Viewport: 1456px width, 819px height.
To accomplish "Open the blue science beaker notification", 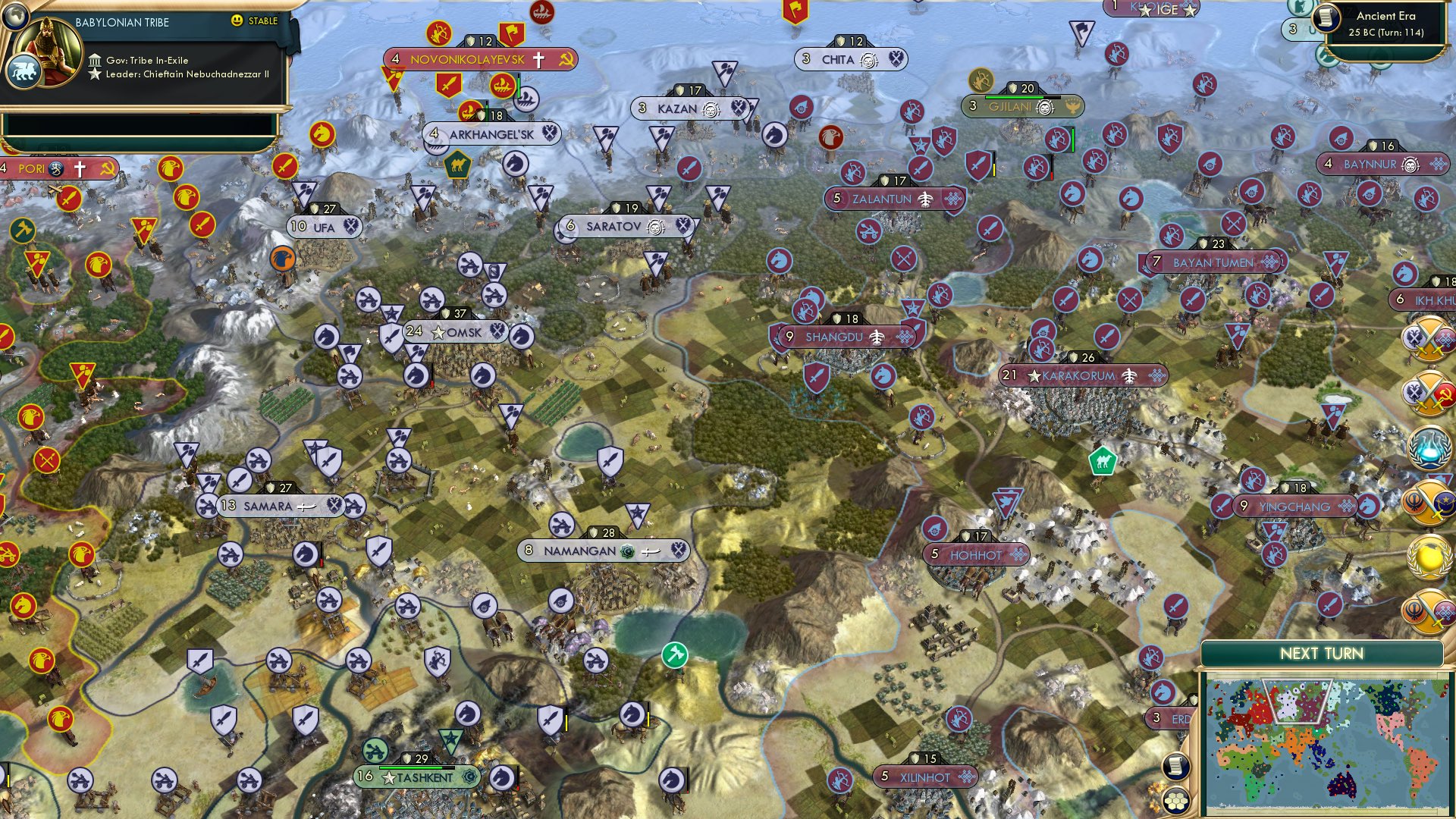I will (x=1428, y=447).
